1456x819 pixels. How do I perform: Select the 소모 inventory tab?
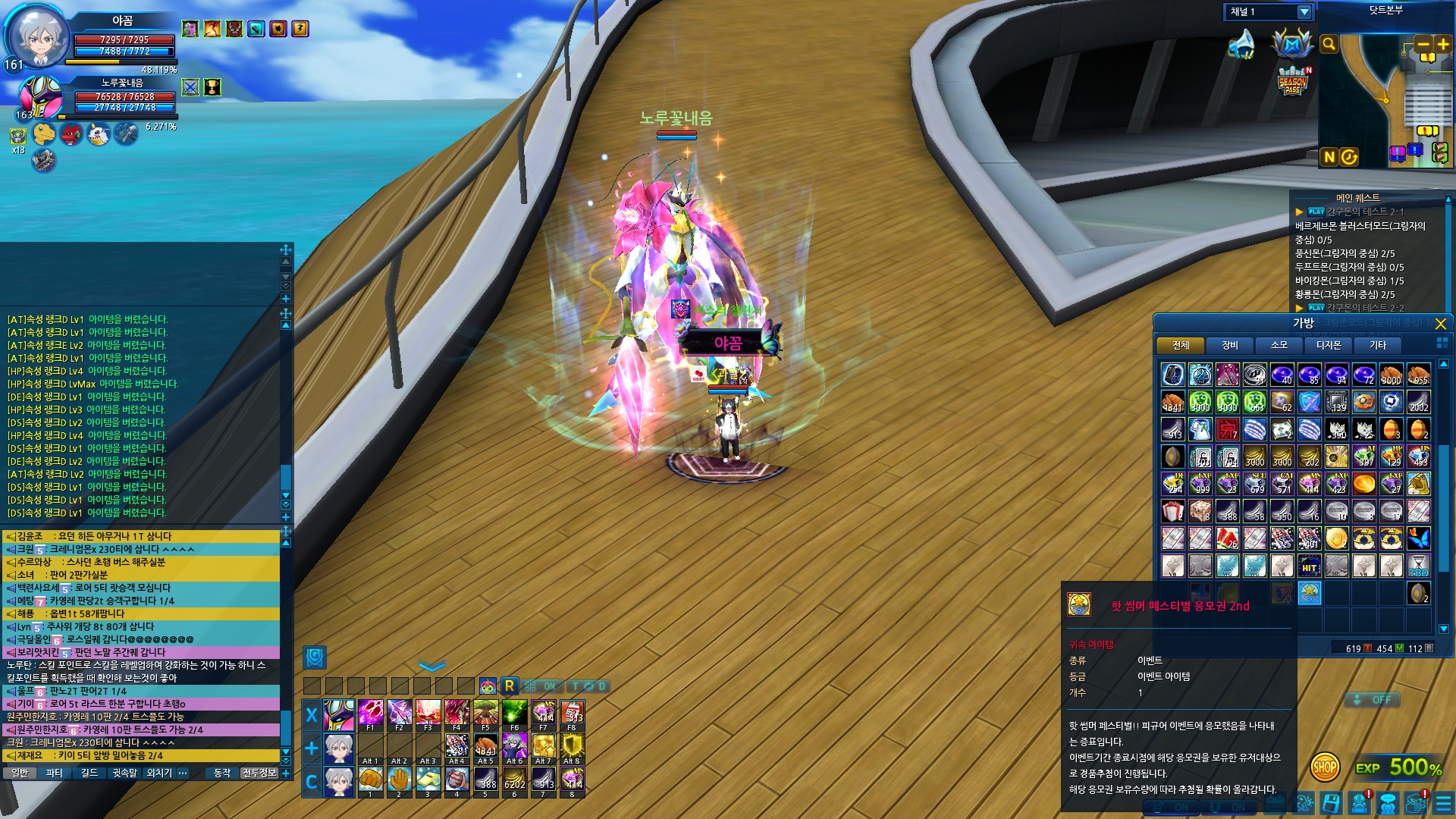[x=1279, y=346]
